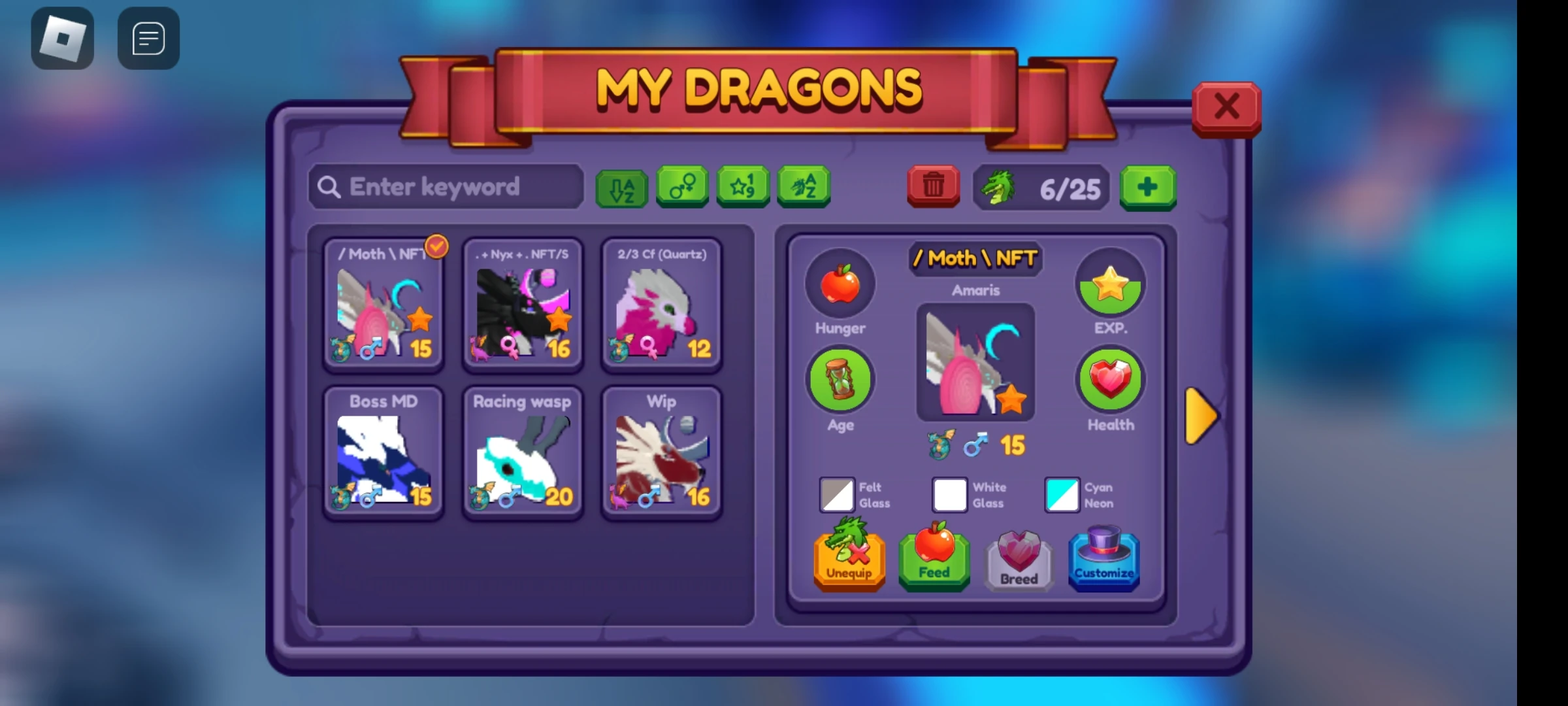Filter dragons by gender icon
The height and width of the screenshot is (706, 1568).
(x=681, y=188)
